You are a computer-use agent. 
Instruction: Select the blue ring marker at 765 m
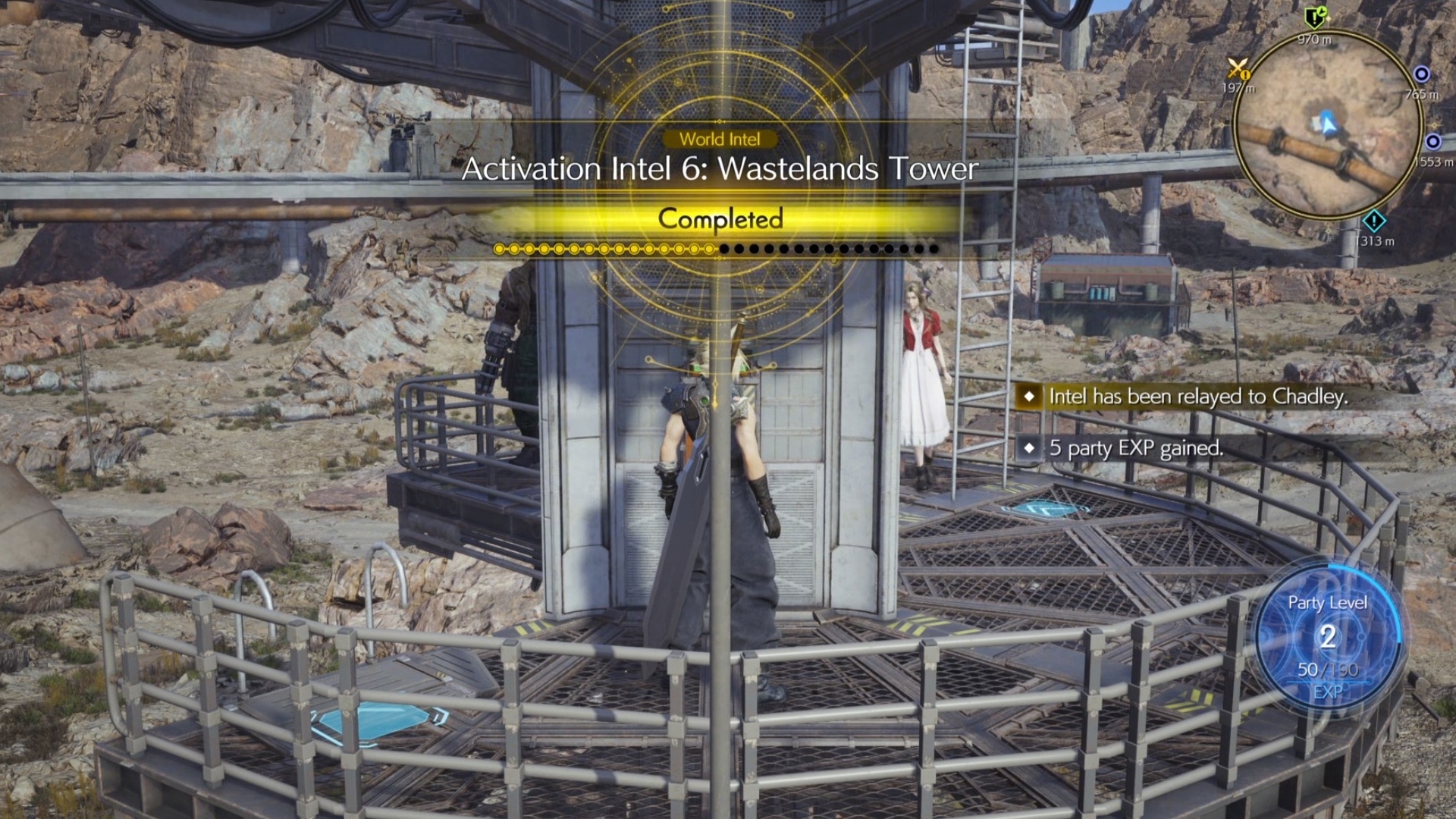(x=1422, y=74)
